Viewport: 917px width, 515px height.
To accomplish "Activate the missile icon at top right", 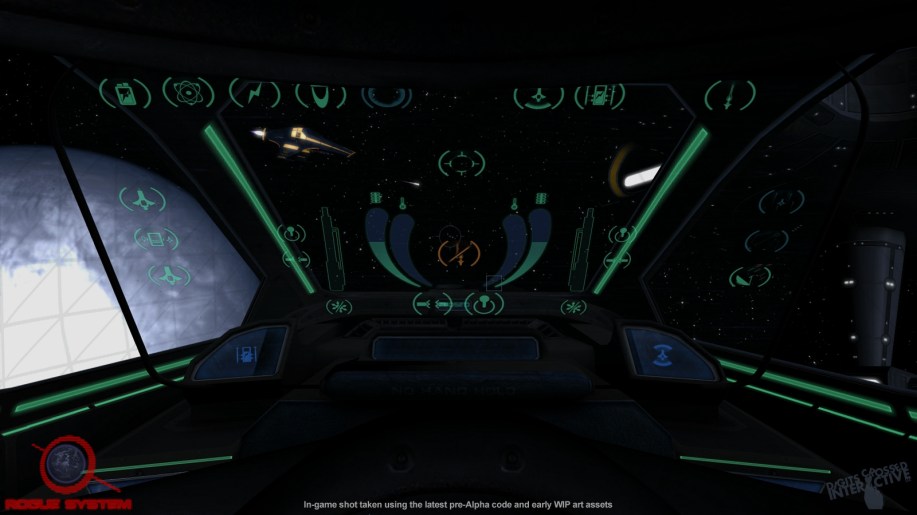I will pyautogui.click(x=730, y=96).
